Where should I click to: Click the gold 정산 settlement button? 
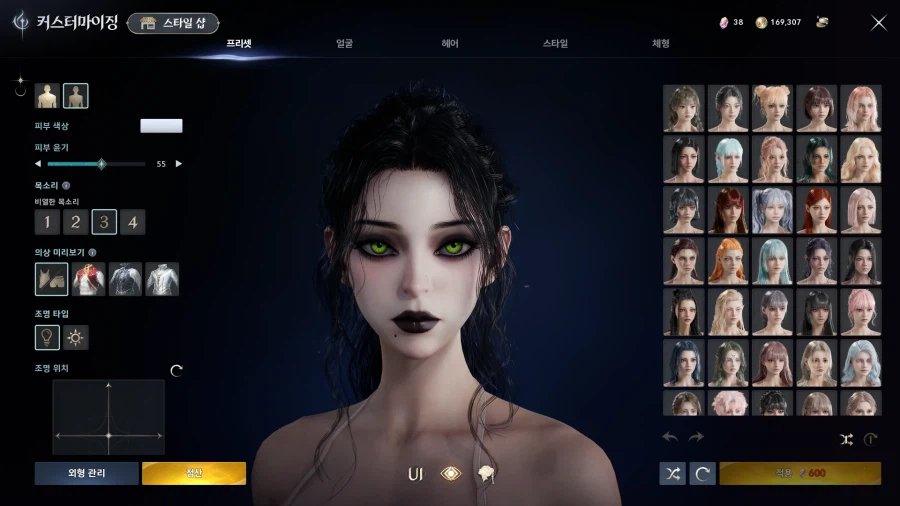coord(194,473)
